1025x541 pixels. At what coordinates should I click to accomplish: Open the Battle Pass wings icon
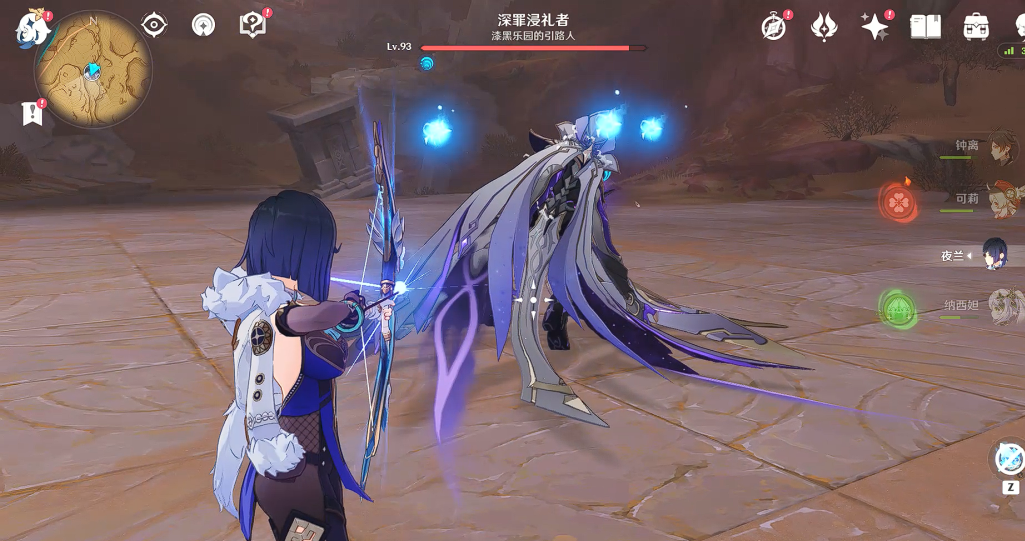[824, 27]
